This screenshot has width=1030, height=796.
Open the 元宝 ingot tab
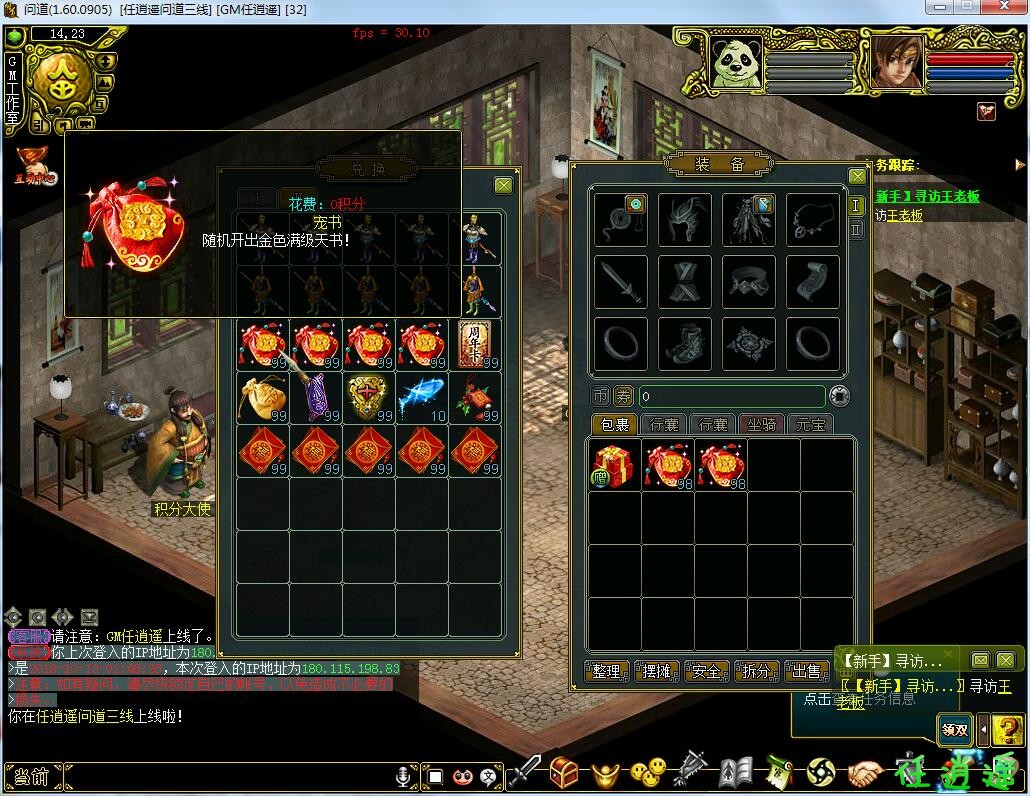810,425
